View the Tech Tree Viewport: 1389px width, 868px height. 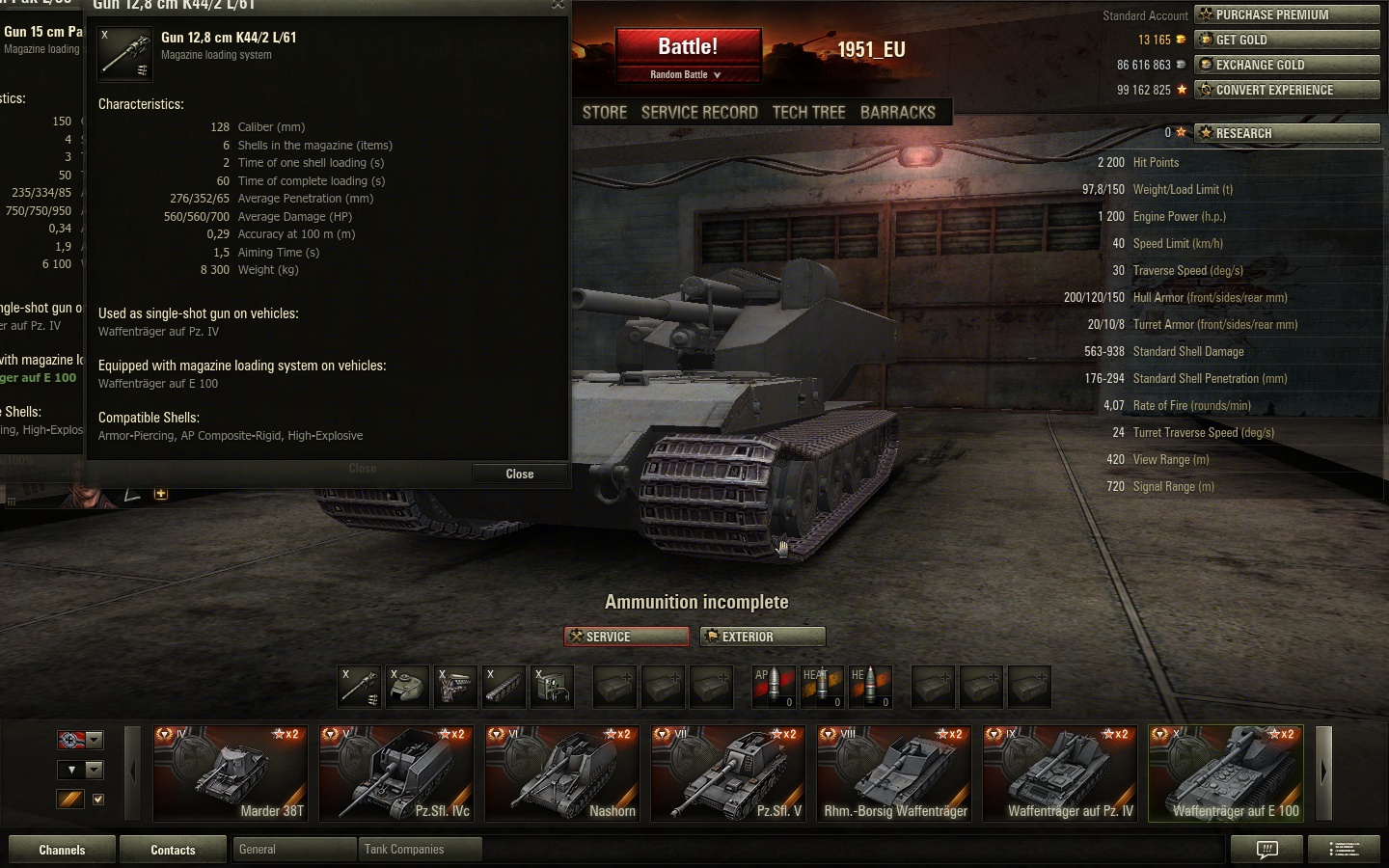click(x=808, y=113)
